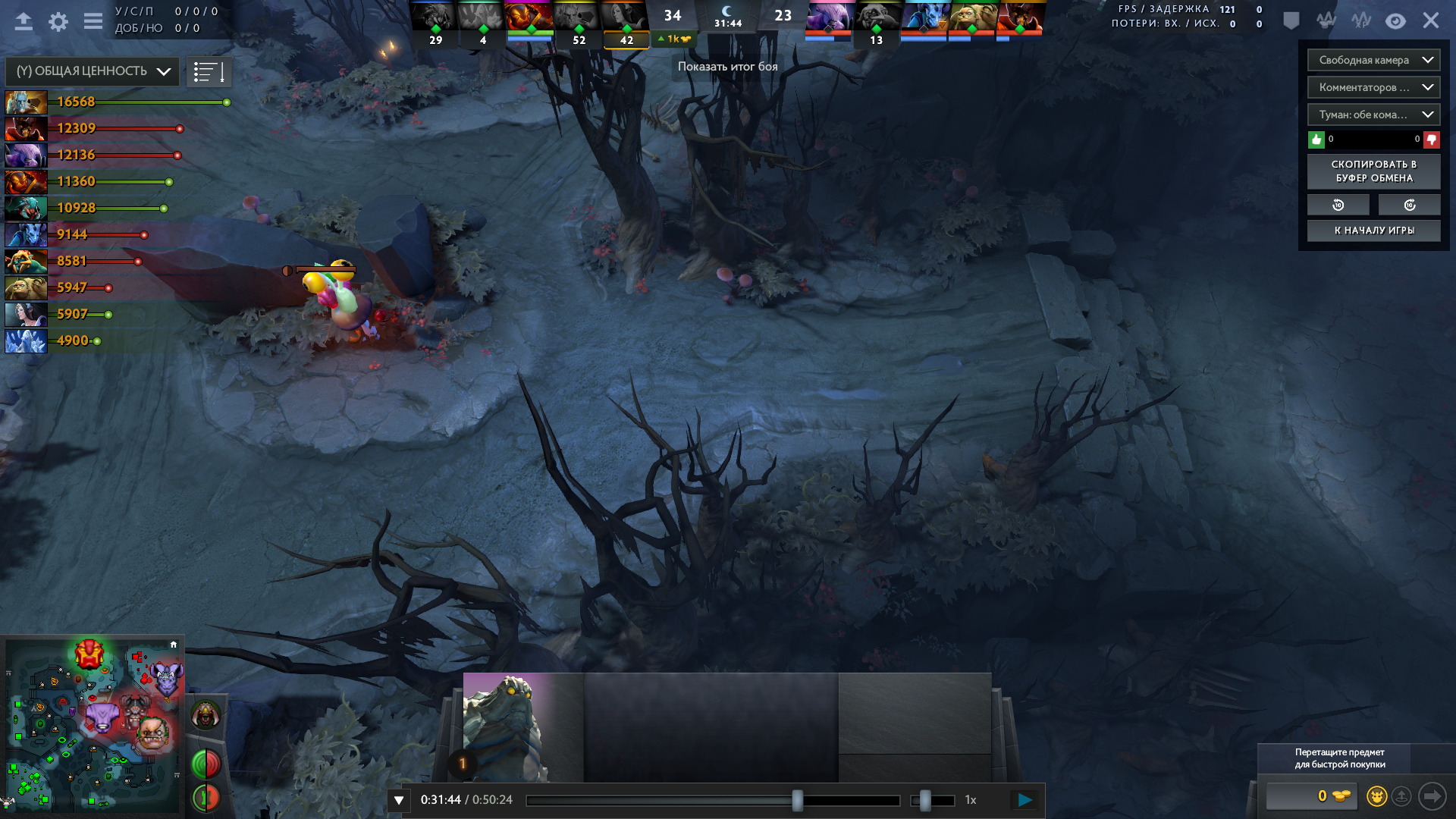Screen dimensions: 1456x819
Task: Toggle the net worth list view button
Action: (209, 72)
